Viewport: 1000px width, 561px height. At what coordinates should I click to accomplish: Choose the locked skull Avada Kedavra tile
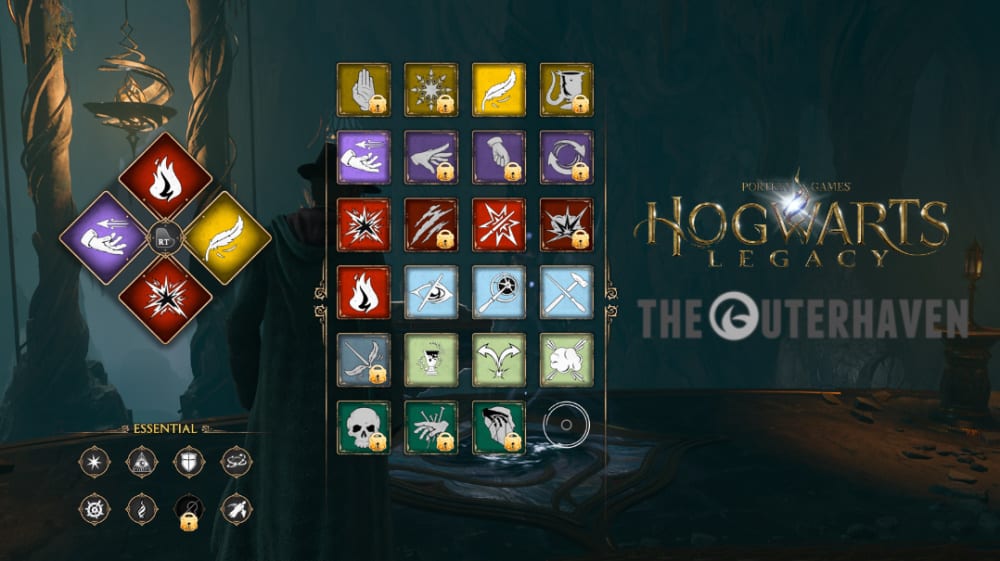(364, 427)
